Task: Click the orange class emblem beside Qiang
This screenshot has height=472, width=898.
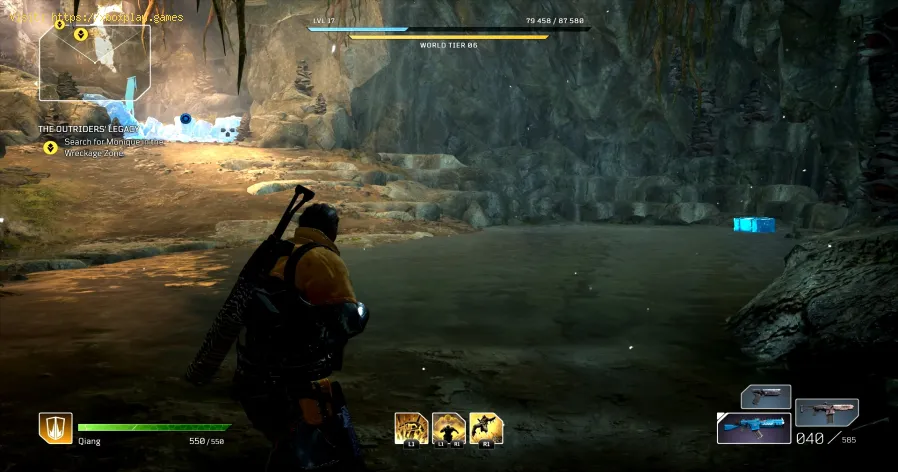Action: click(53, 428)
